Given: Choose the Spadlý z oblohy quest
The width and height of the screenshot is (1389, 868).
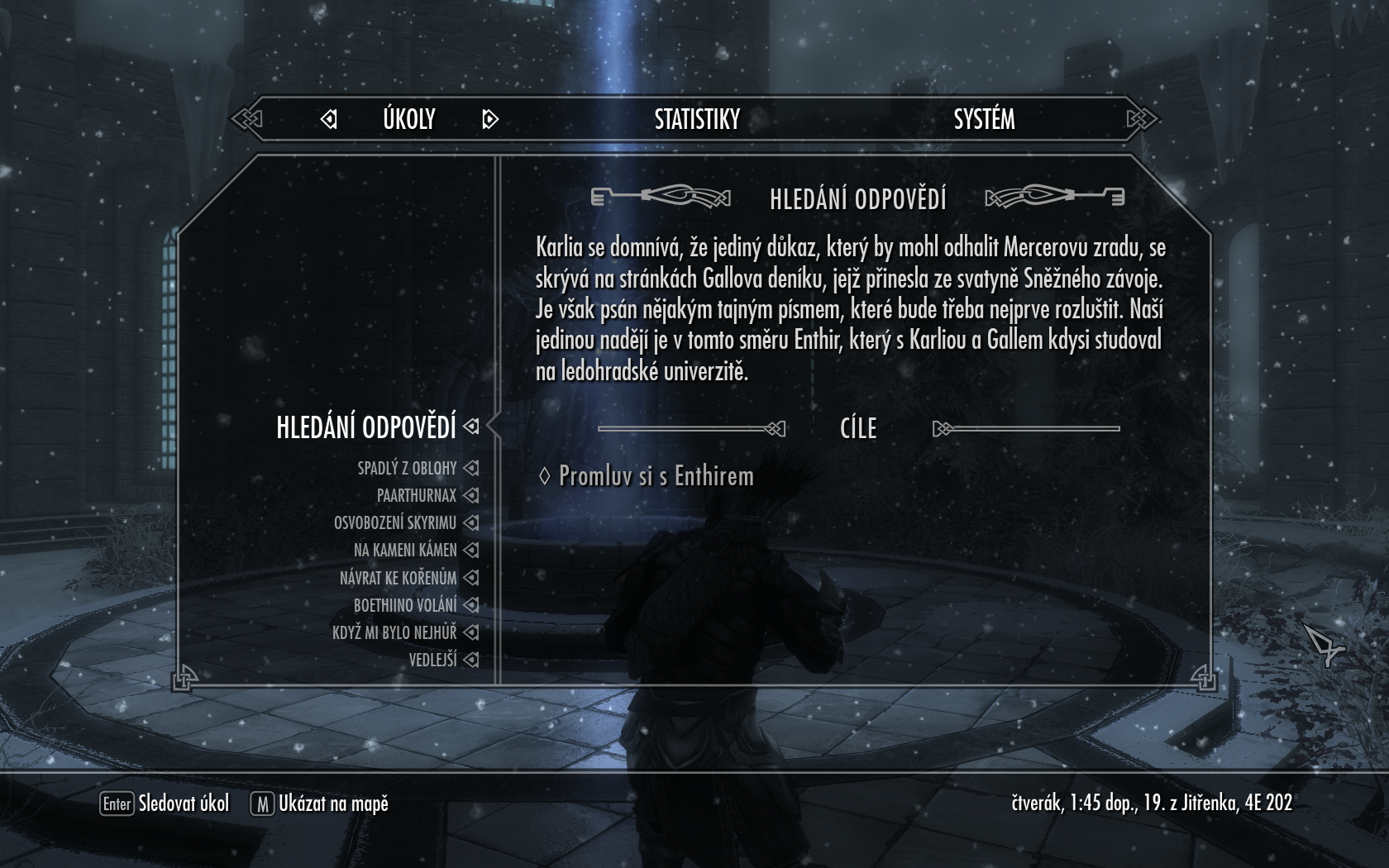Looking at the screenshot, I should coord(407,469).
